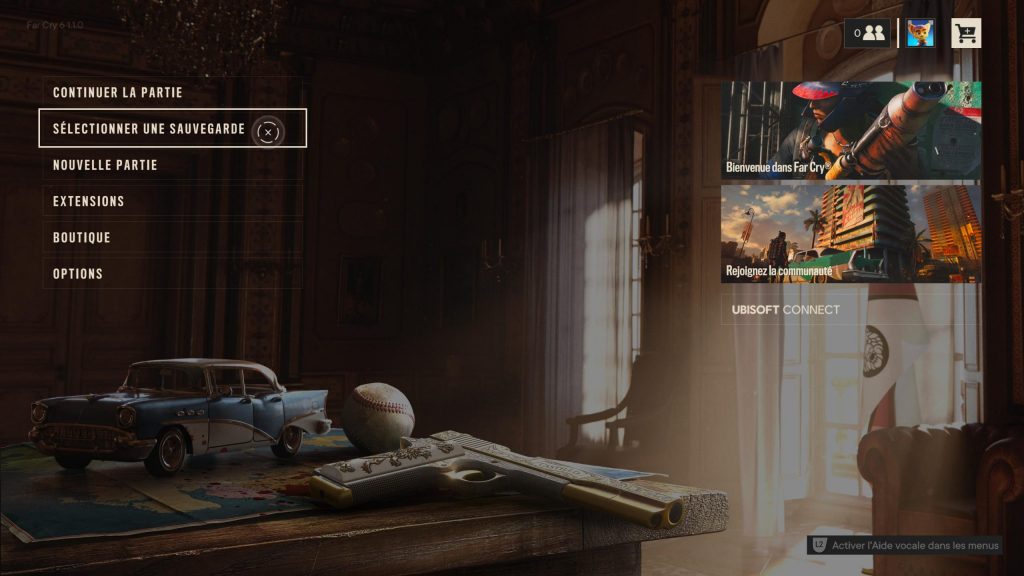Select Continuer la partie
The height and width of the screenshot is (576, 1024).
118,92
